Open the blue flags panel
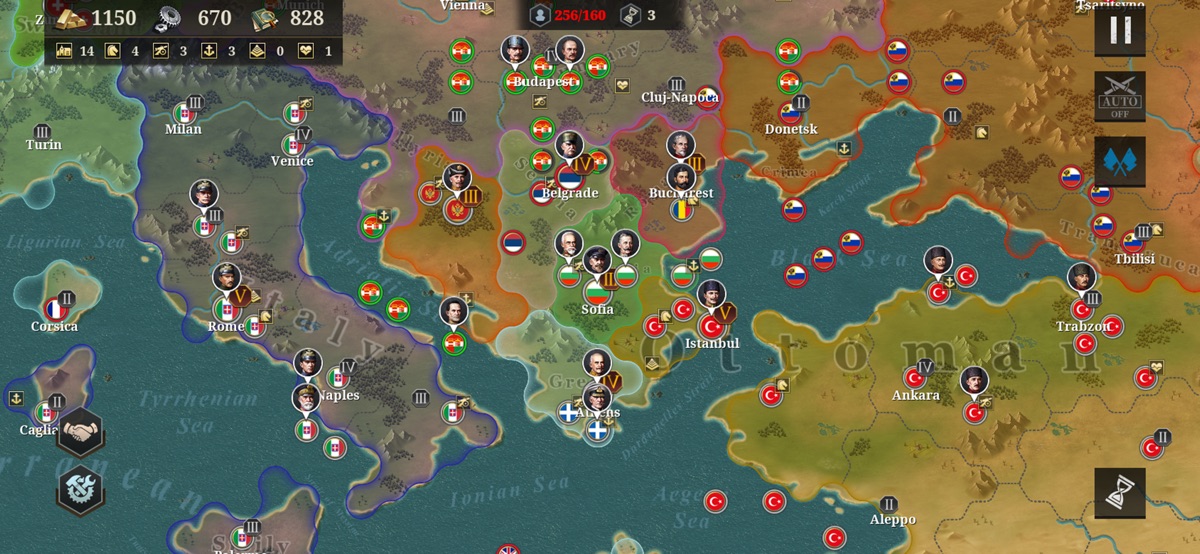1200x554 pixels. [x=1120, y=162]
